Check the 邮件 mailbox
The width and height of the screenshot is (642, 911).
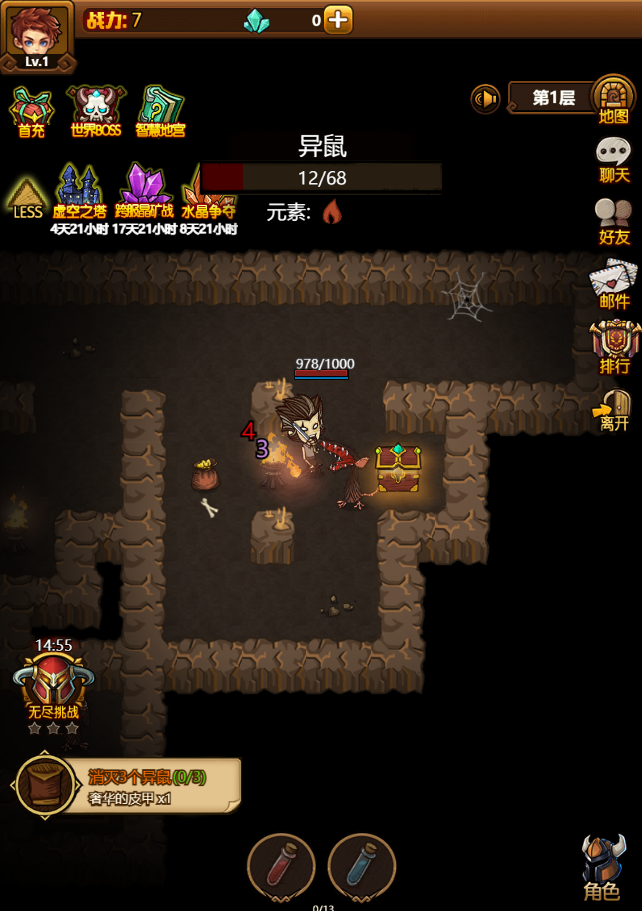[x=613, y=284]
